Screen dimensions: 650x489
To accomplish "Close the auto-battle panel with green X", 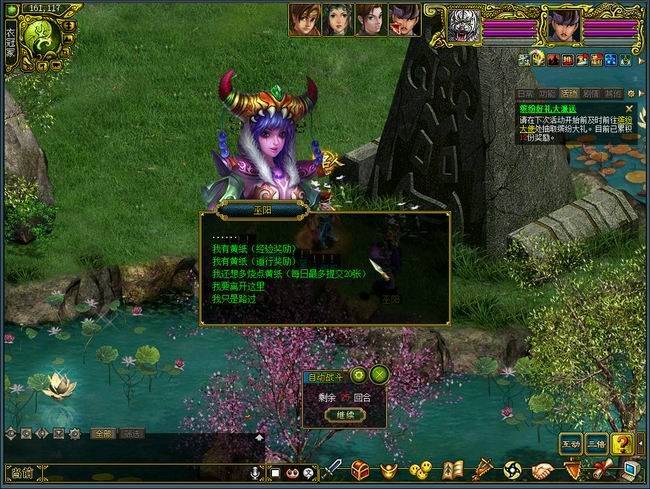I will coord(379,375).
